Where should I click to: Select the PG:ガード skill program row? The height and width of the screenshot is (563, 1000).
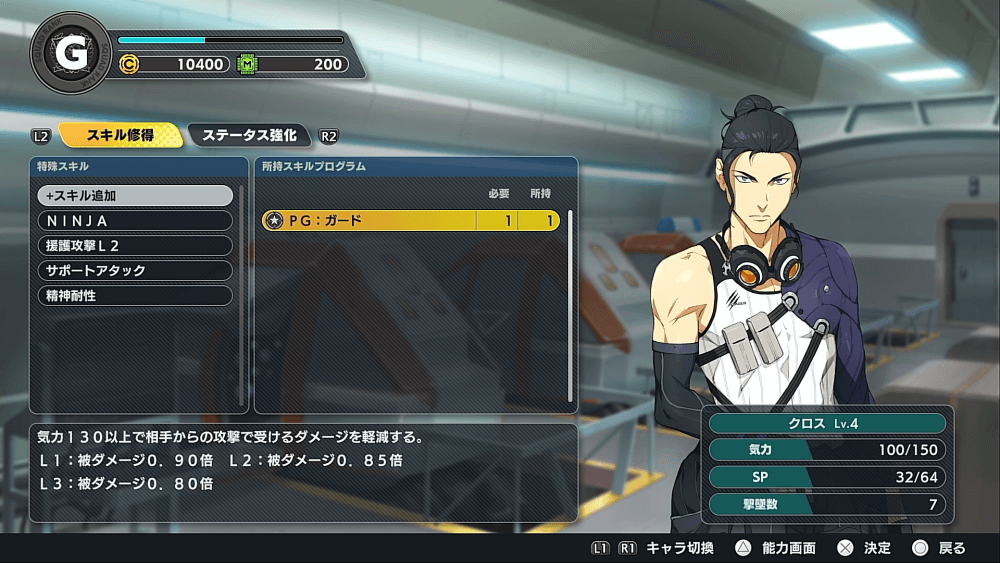(410, 221)
